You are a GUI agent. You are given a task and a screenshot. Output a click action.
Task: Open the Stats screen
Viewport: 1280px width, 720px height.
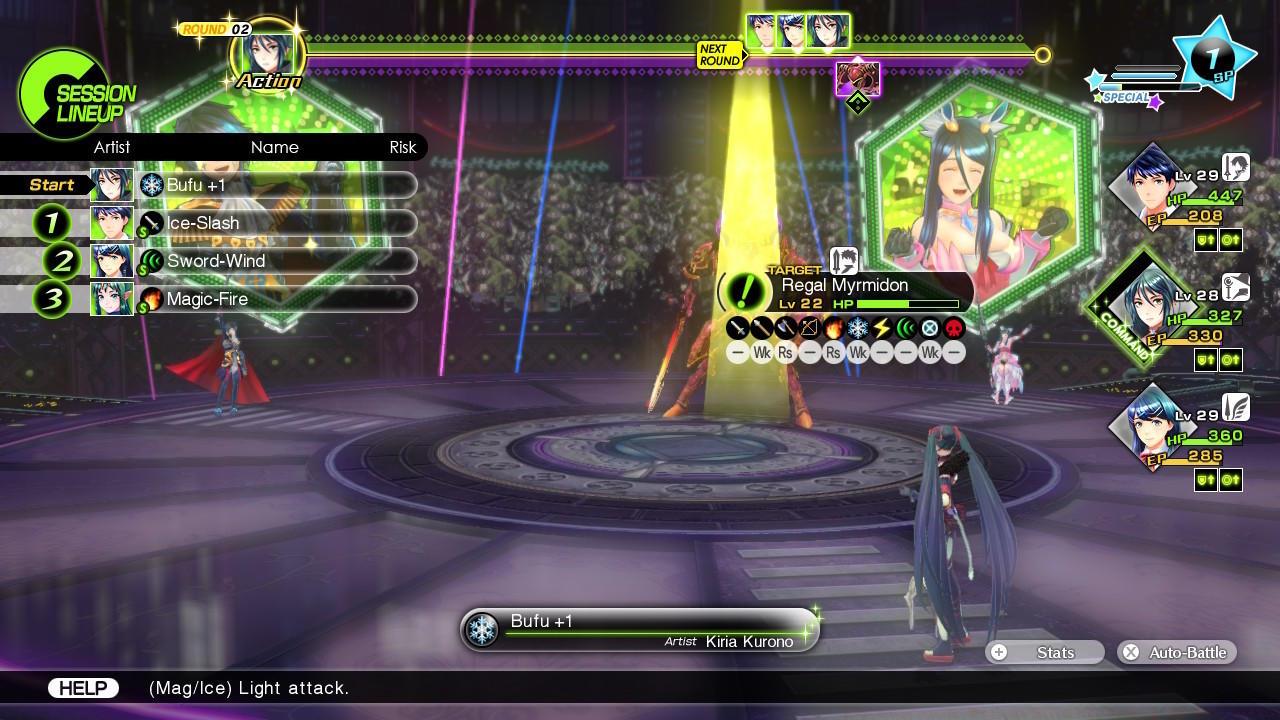coord(1046,652)
